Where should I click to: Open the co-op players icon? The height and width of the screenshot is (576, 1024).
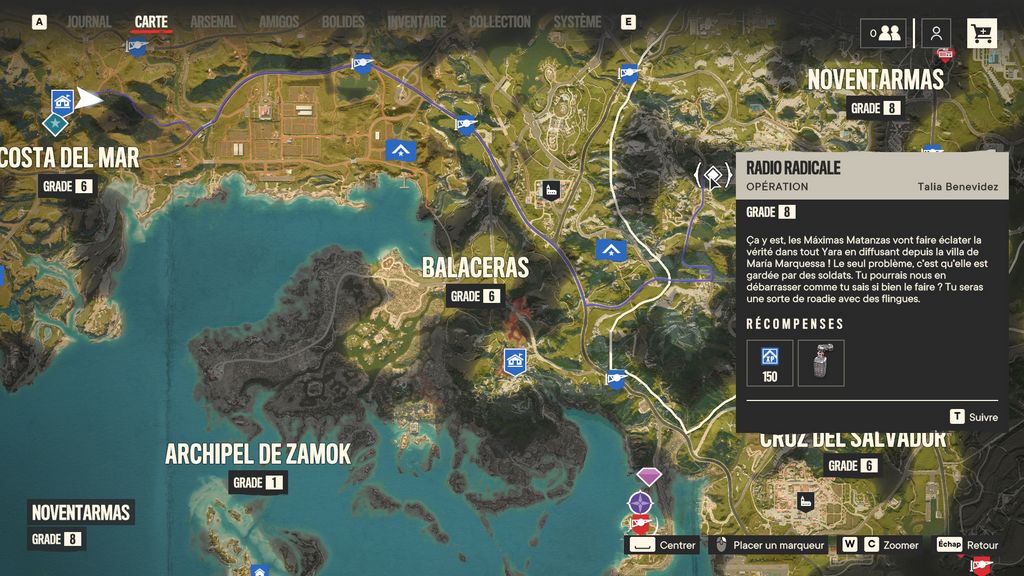(884, 33)
